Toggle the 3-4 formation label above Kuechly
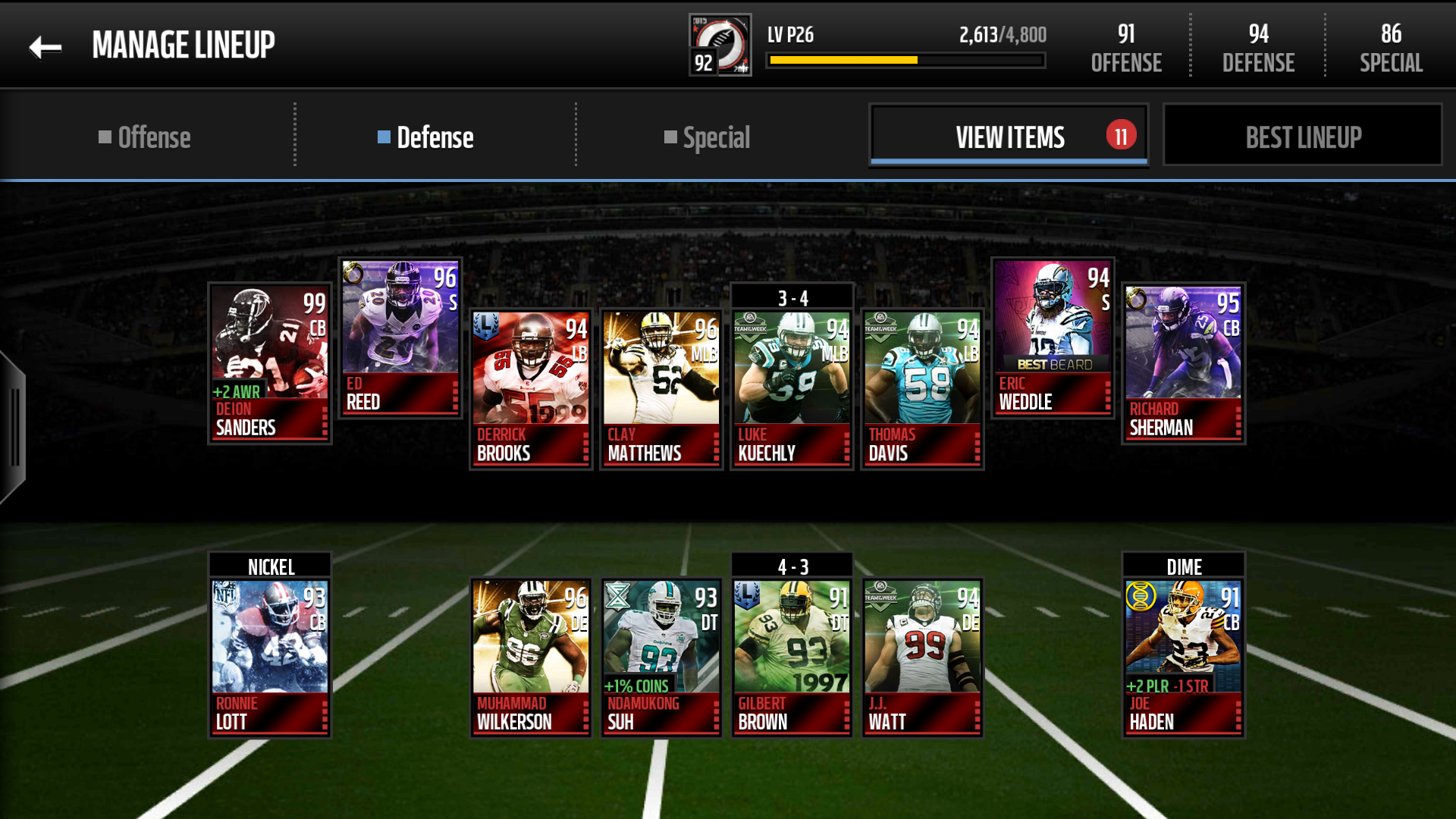This screenshot has width=1456, height=819. 792,296
